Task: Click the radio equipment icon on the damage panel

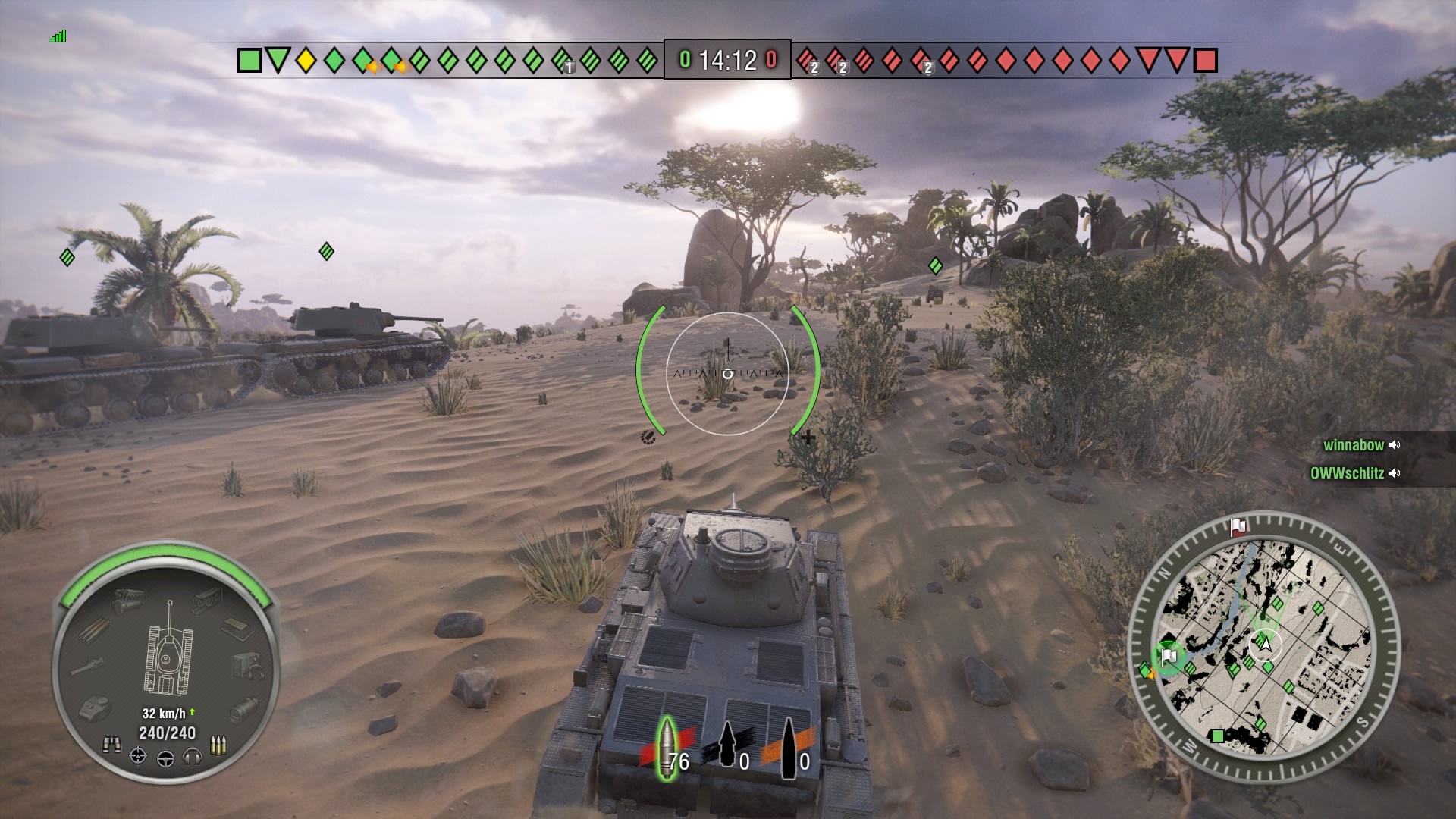Action: pos(248,665)
